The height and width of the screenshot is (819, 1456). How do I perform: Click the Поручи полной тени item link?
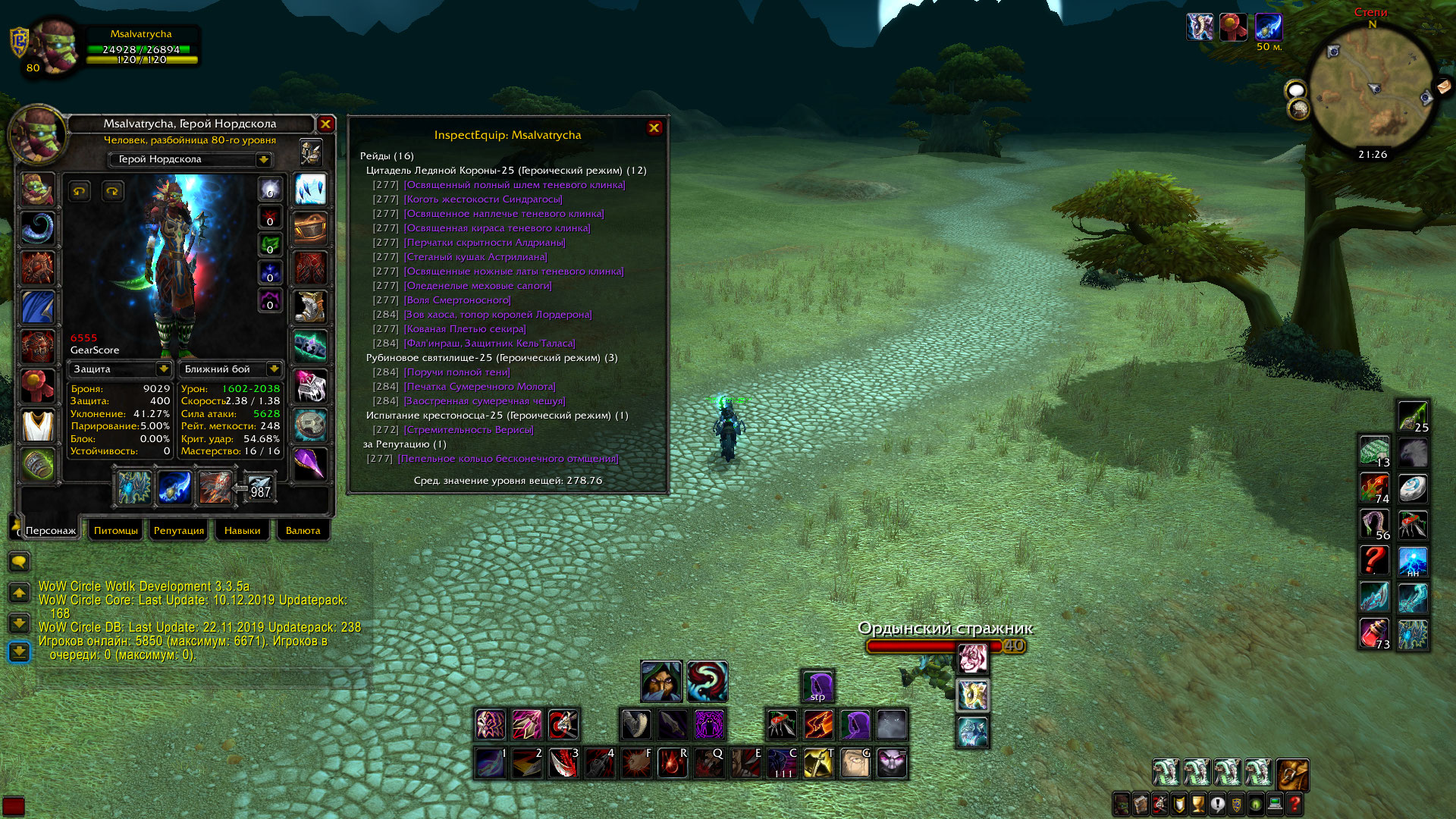tap(457, 372)
